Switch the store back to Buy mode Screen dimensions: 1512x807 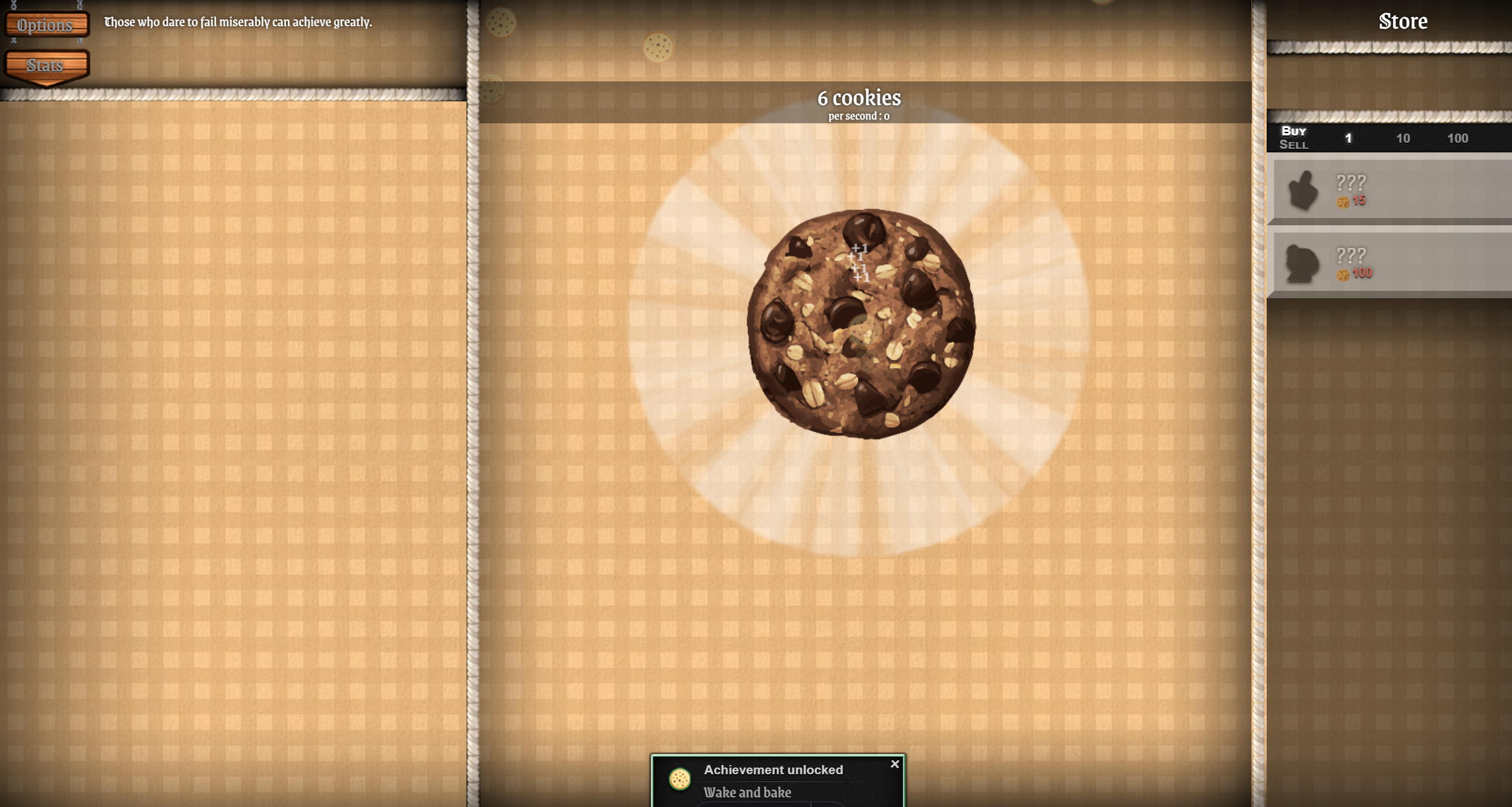coord(1295,130)
